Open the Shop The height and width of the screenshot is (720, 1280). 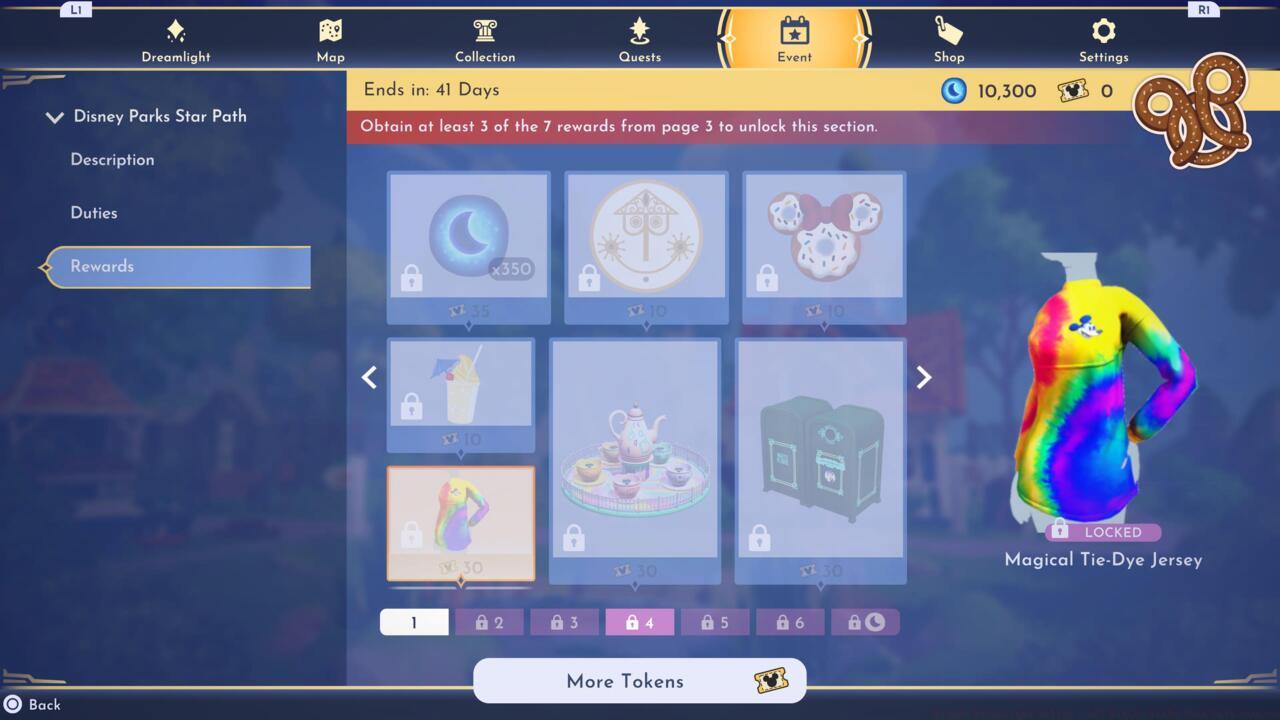[x=948, y=40]
